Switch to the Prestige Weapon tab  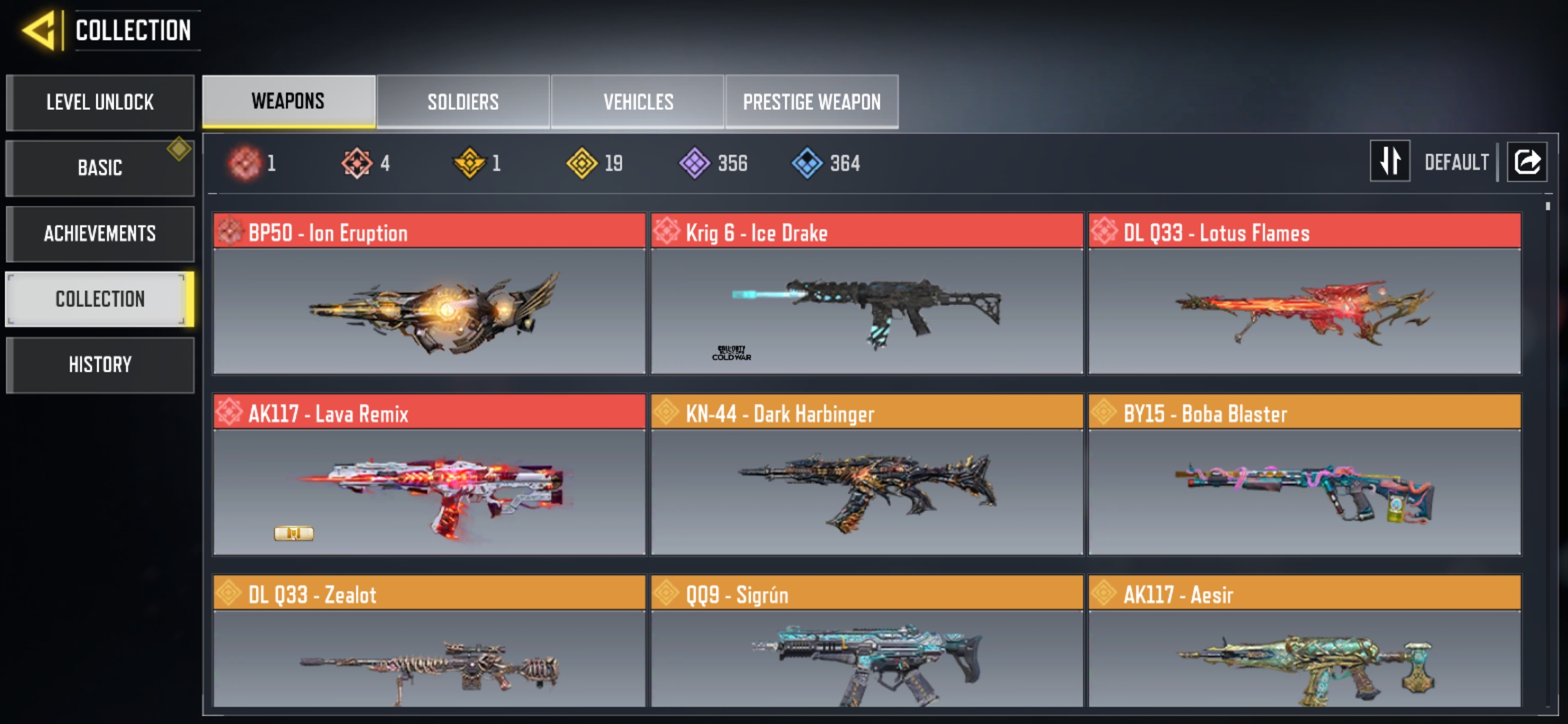811,102
